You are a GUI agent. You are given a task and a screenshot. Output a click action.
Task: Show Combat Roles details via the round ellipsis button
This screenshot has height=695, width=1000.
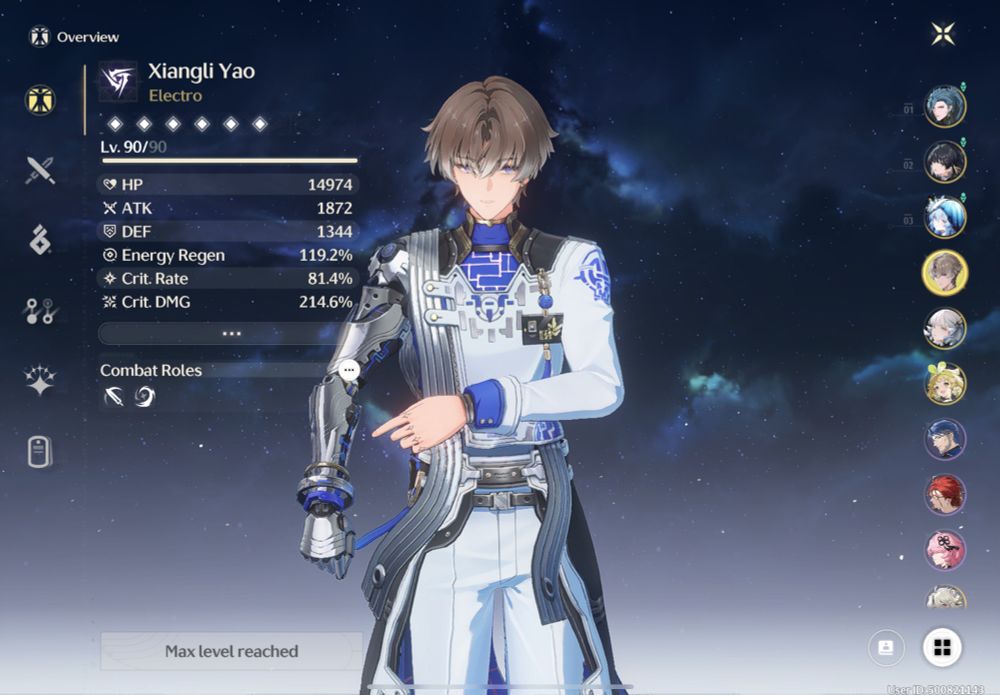(x=348, y=370)
